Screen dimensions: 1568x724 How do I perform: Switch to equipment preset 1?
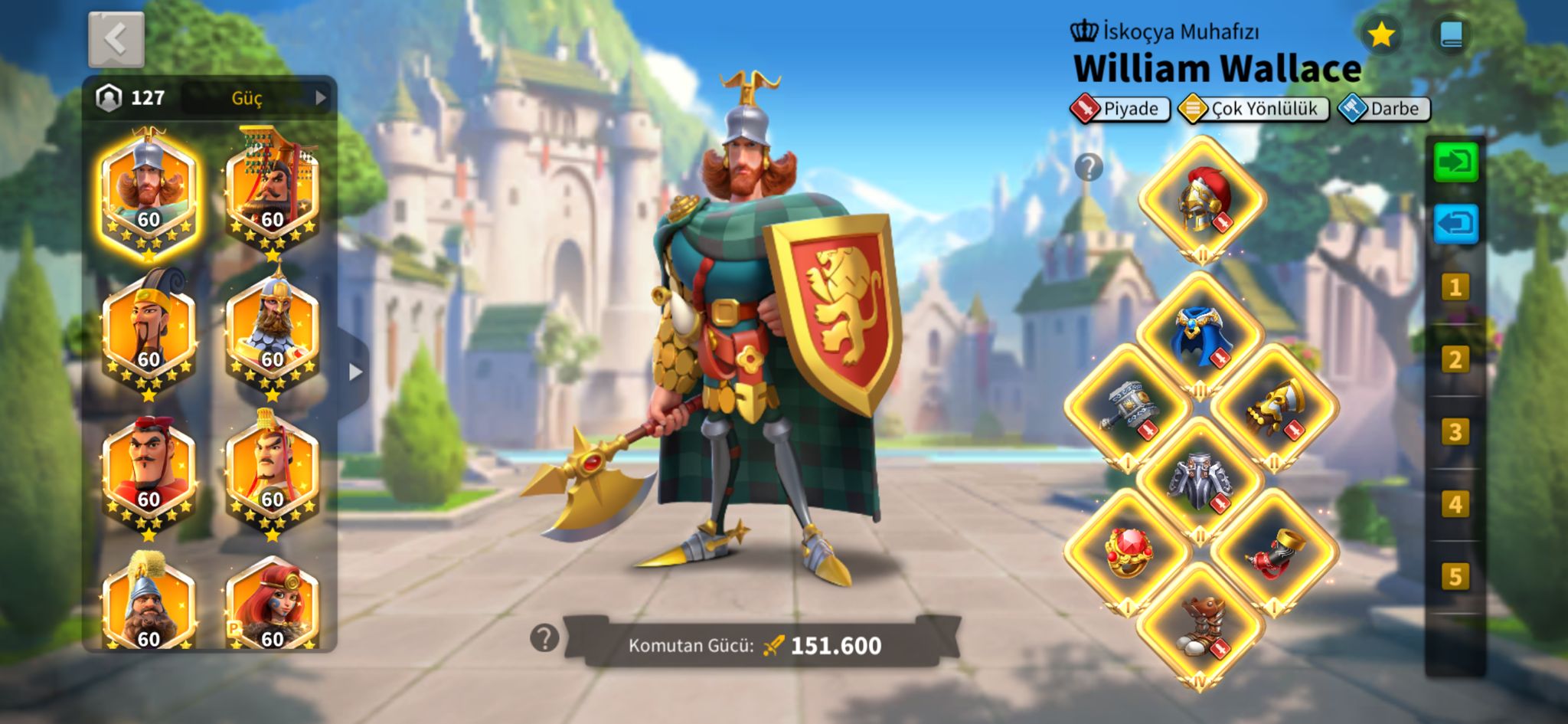click(1455, 288)
